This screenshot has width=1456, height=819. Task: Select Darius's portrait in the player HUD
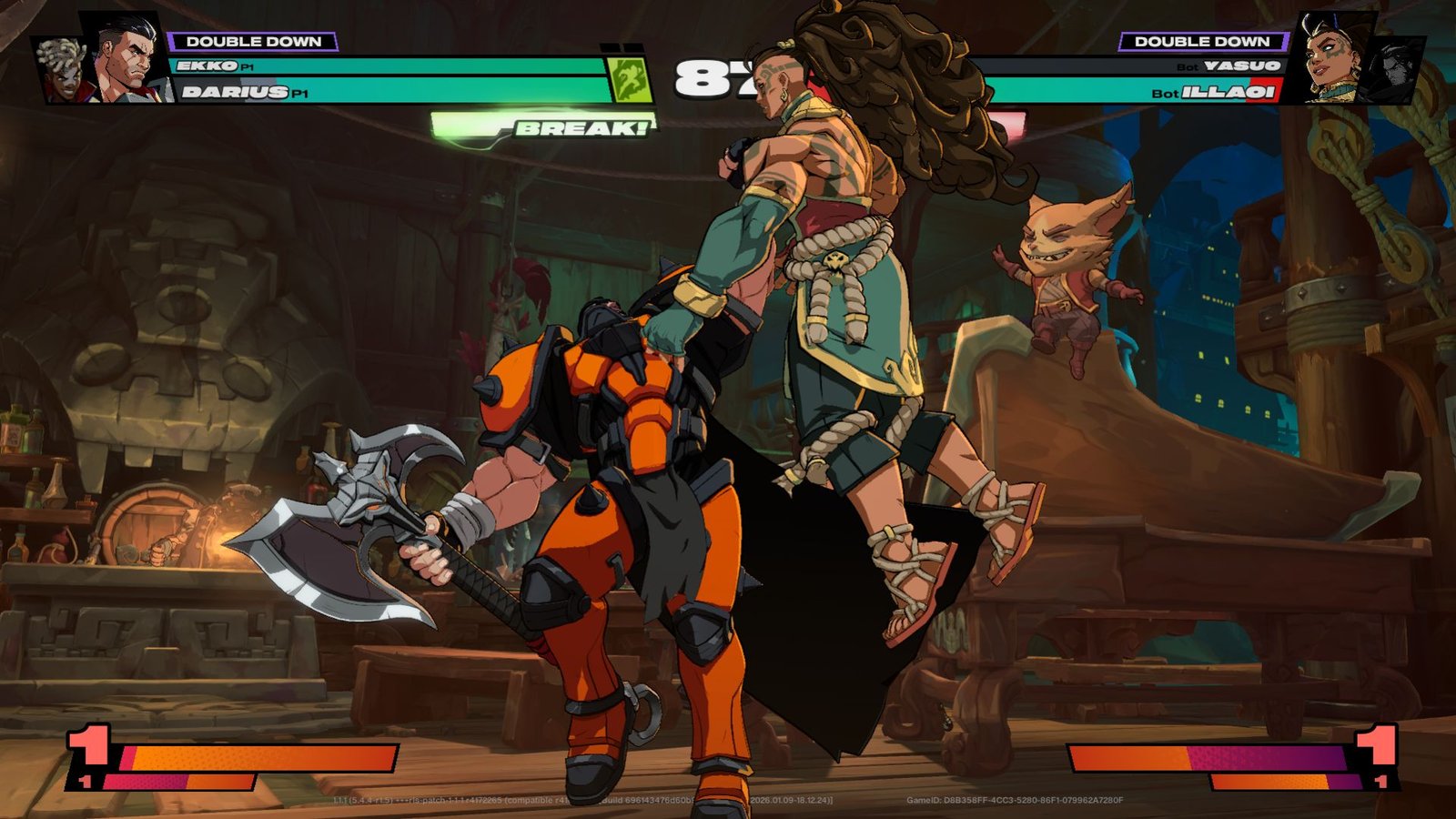[129, 59]
